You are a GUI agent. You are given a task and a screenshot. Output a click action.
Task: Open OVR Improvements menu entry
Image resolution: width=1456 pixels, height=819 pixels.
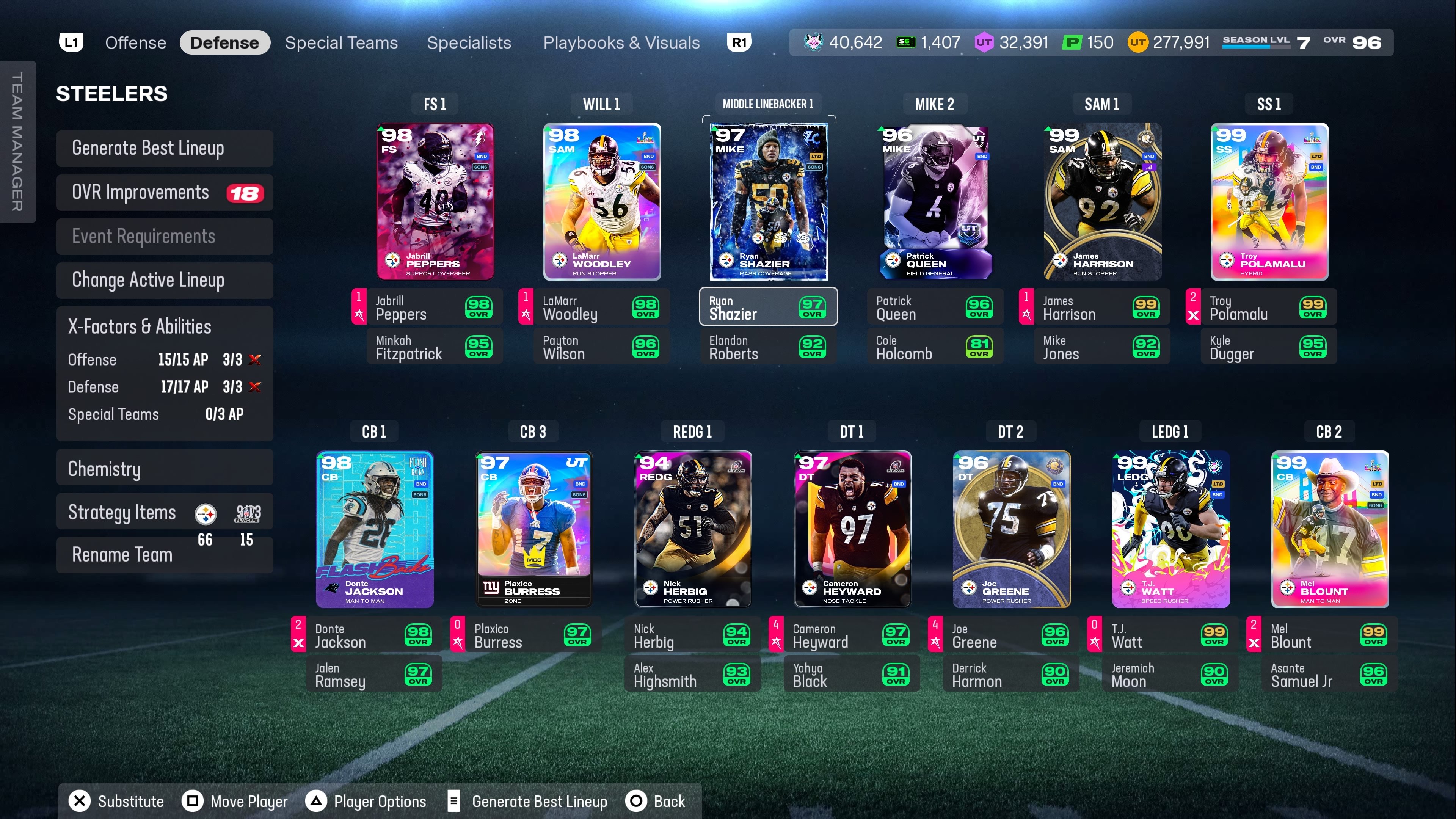pos(165,193)
